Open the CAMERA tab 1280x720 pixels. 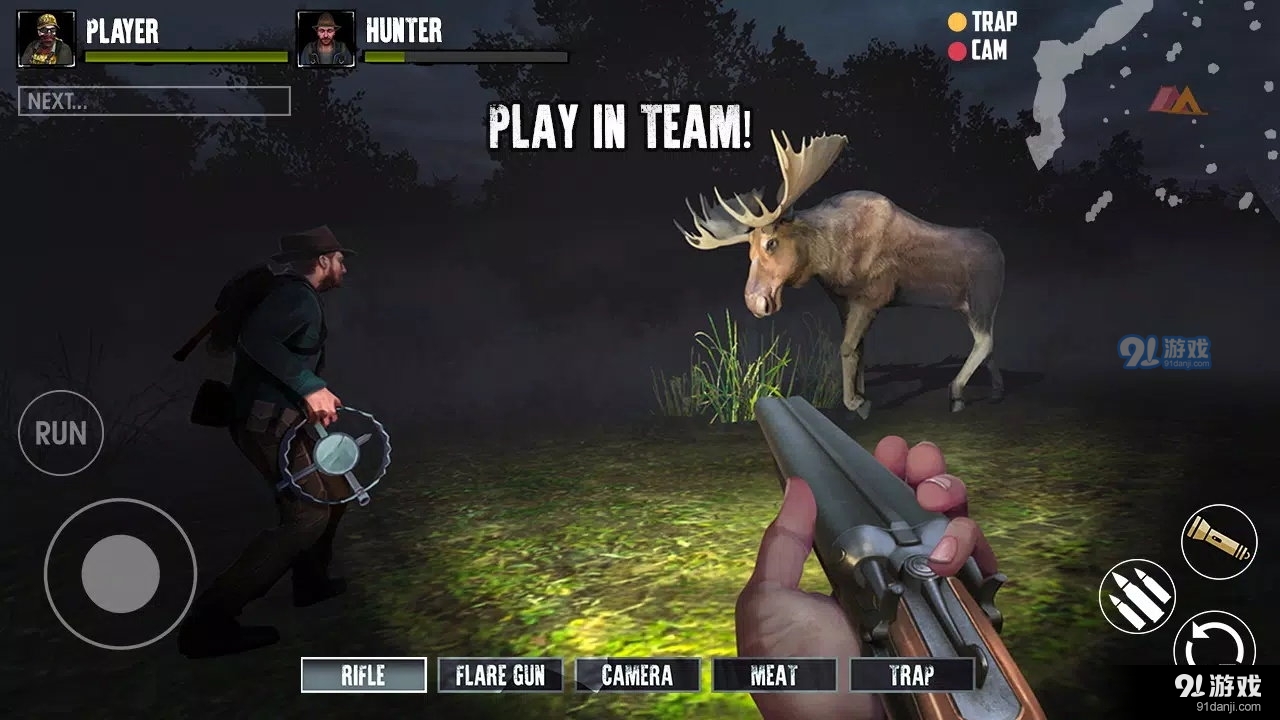[638, 675]
